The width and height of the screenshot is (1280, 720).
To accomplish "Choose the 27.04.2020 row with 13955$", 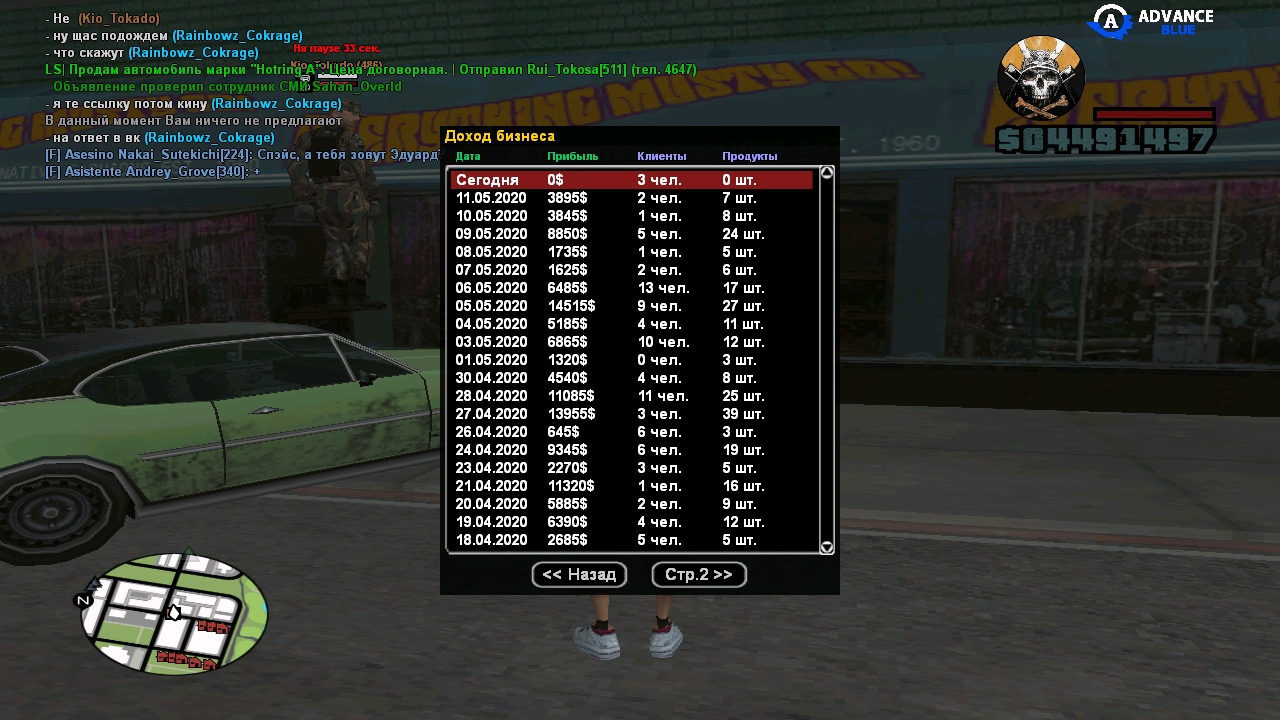I will tap(631, 414).
